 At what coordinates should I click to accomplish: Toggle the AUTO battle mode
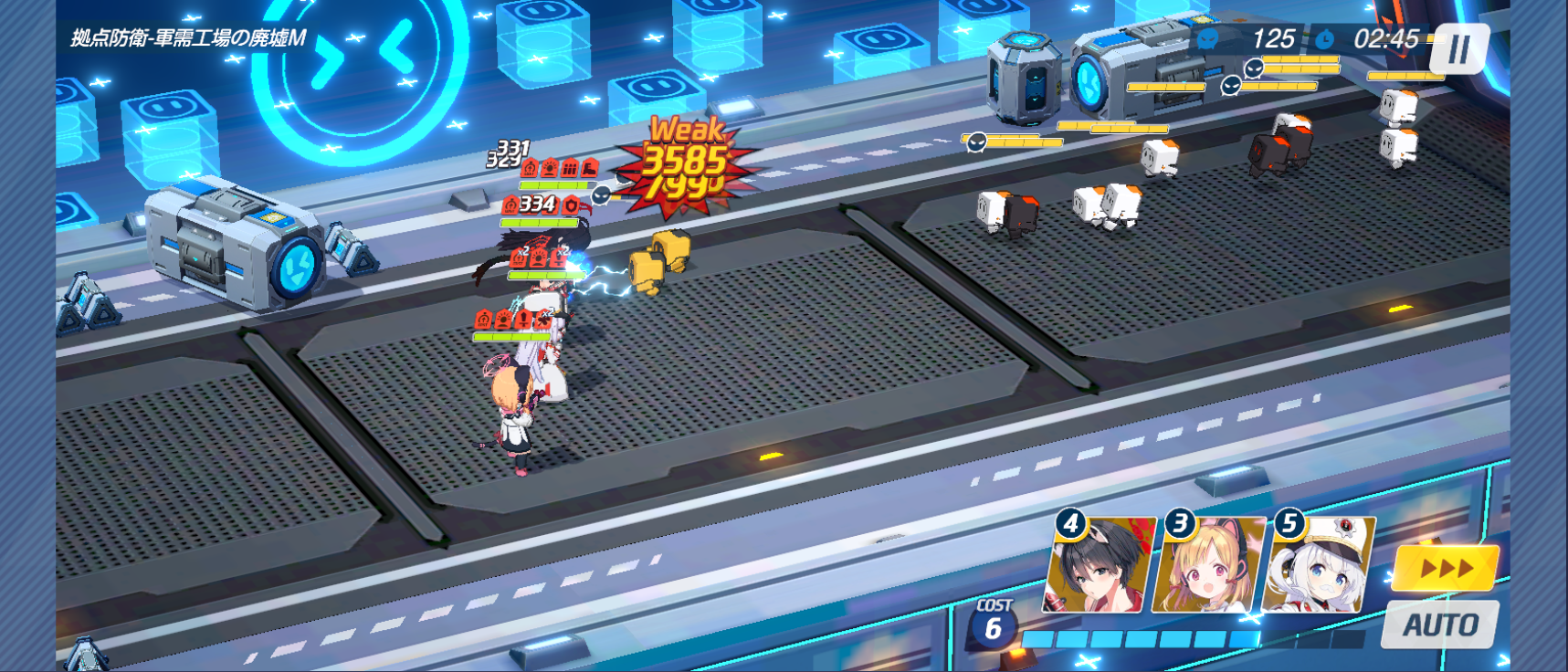1440,625
